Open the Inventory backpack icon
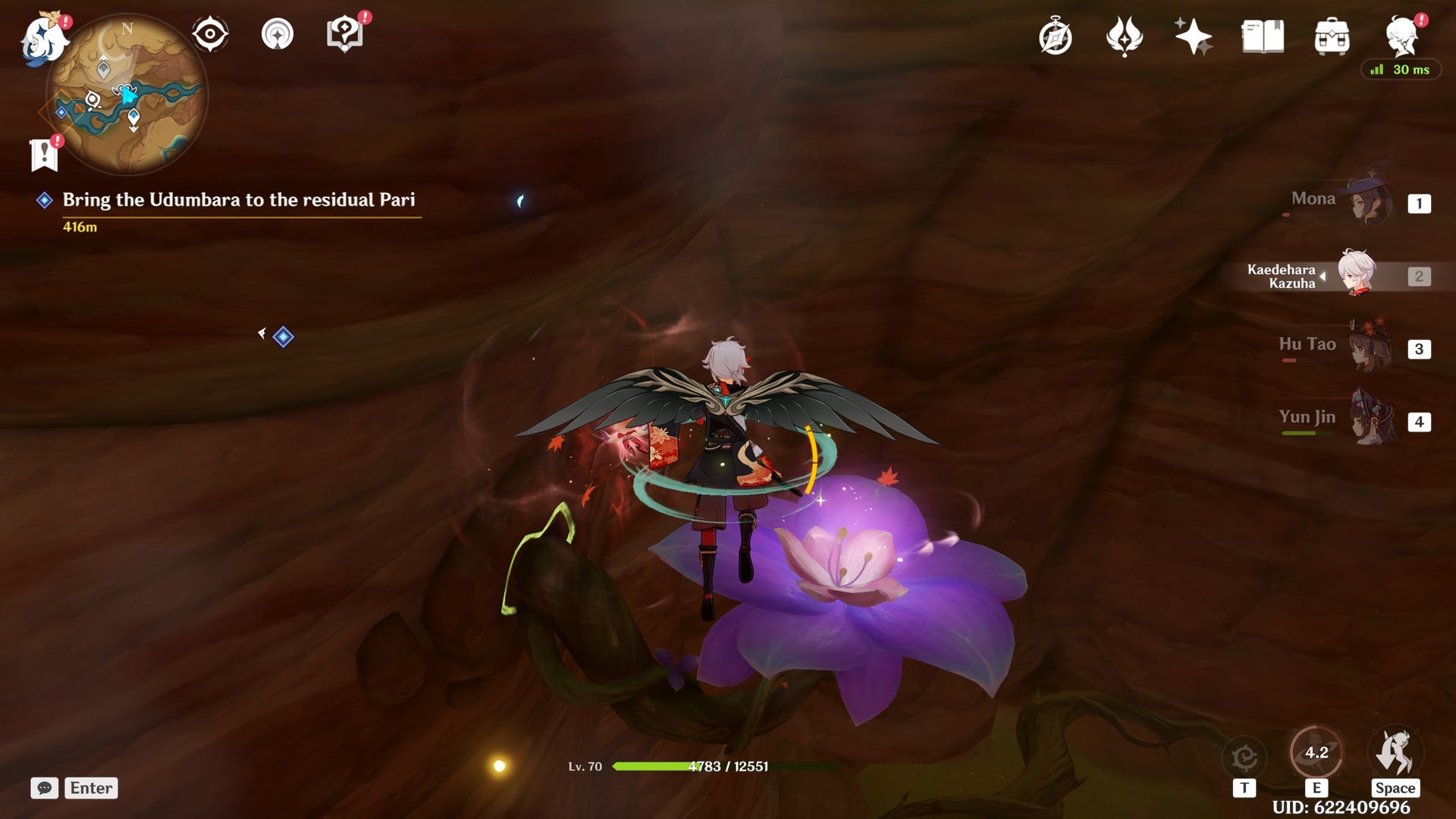 click(1332, 34)
